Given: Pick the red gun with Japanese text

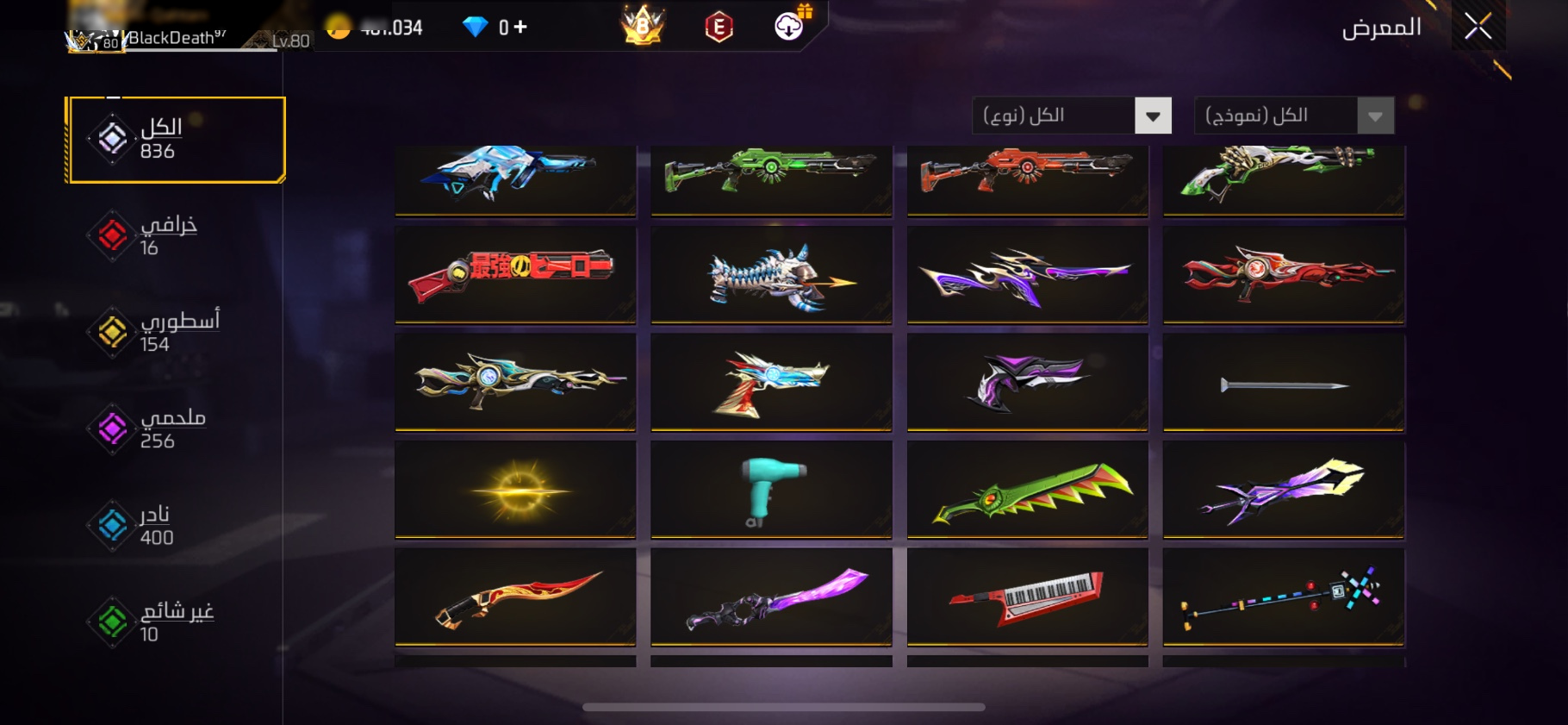Looking at the screenshot, I should click(x=515, y=275).
